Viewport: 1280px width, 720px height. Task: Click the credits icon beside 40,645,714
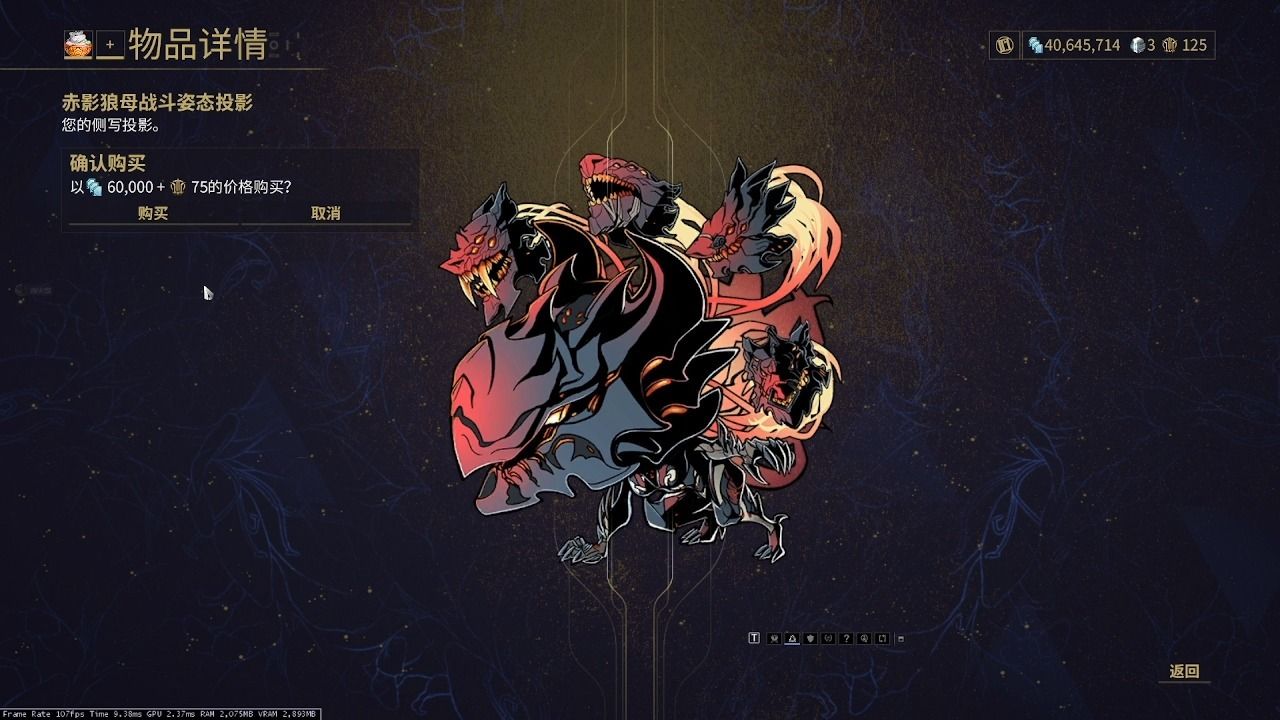[1033, 45]
